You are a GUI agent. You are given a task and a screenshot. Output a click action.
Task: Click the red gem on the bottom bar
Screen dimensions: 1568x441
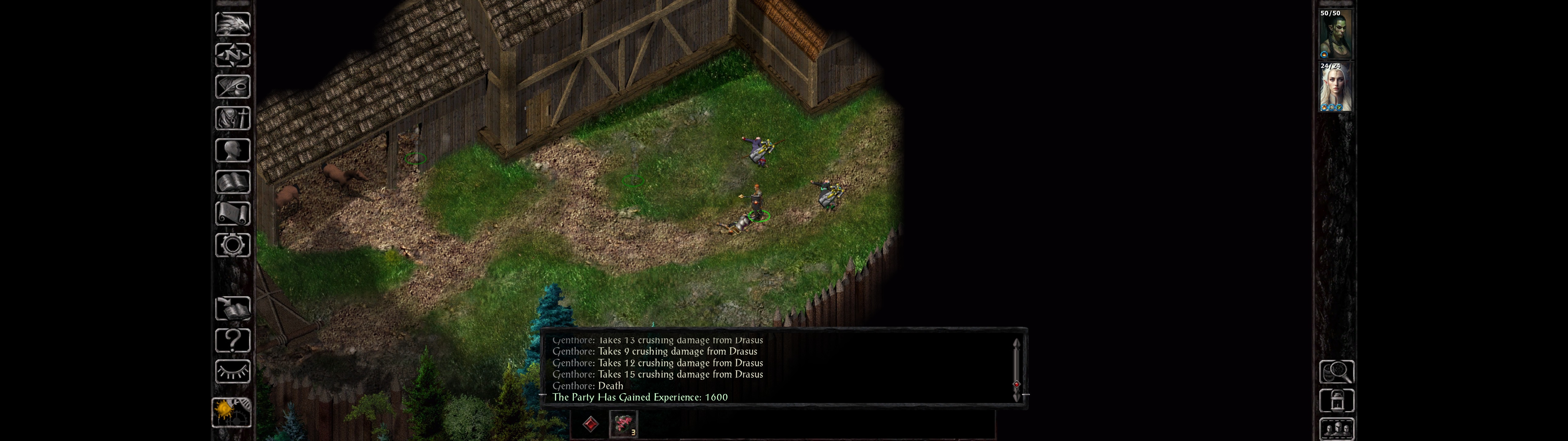click(x=590, y=424)
